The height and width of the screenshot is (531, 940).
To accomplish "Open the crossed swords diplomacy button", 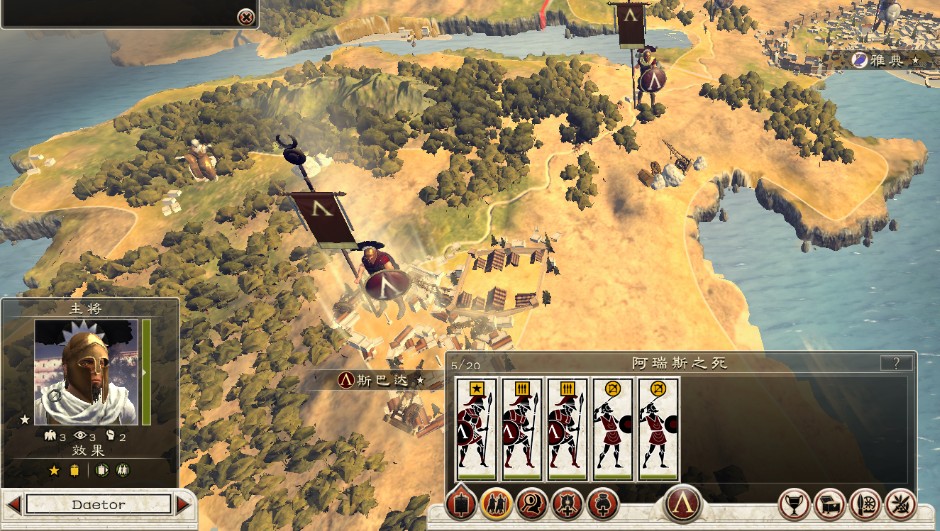I will pyautogui.click(x=900, y=504).
